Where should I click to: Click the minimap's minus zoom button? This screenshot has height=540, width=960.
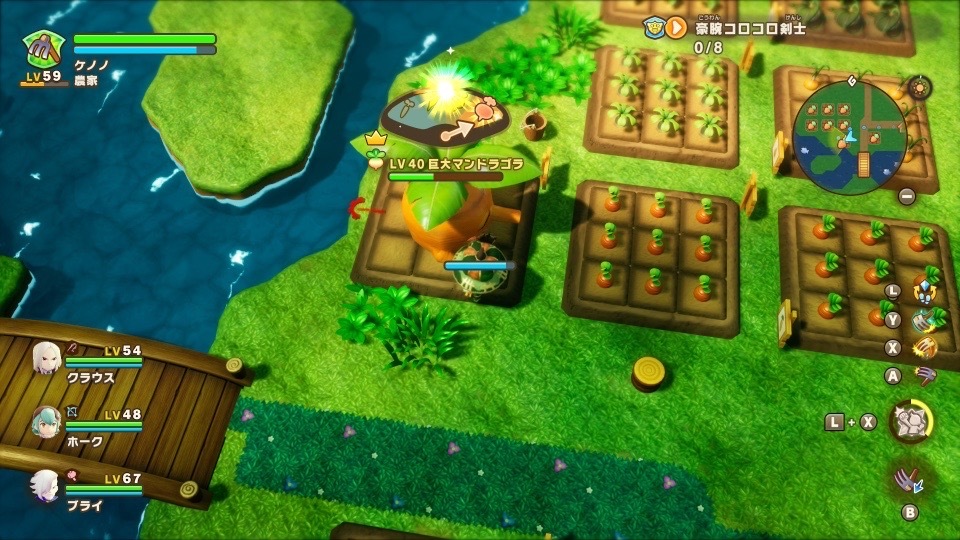[906, 196]
